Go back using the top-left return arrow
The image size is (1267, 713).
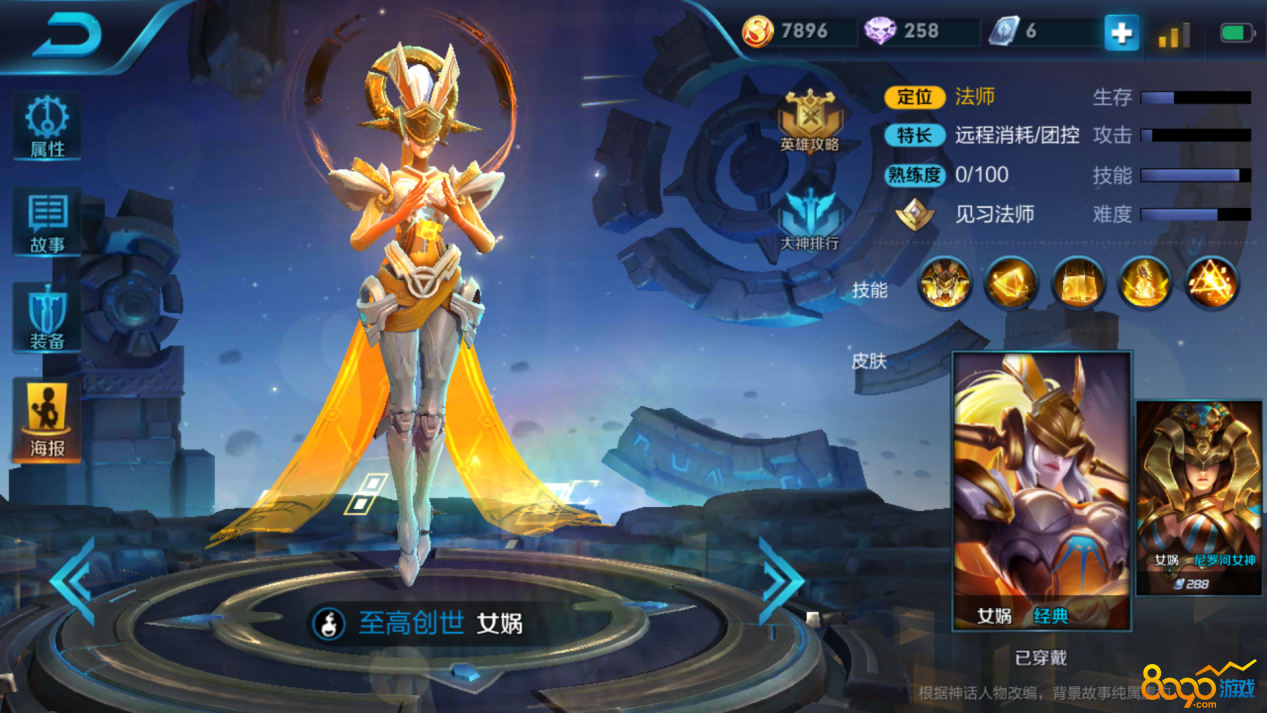coord(67,36)
